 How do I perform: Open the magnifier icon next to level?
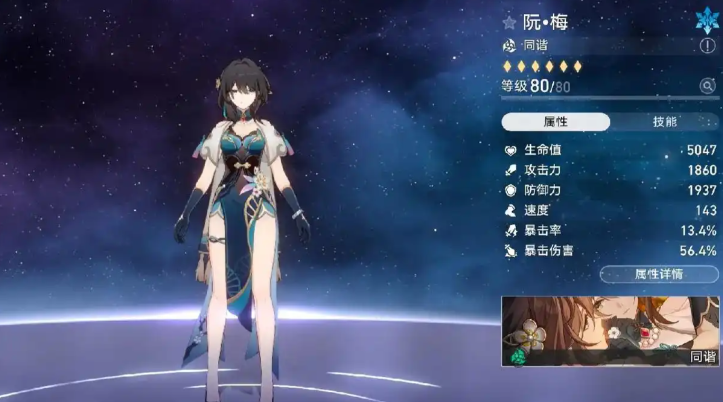[x=708, y=87]
